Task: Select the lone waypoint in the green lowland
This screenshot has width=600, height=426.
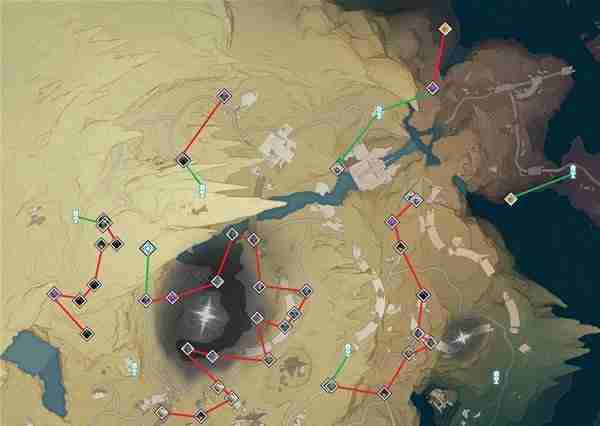Action: [495, 377]
